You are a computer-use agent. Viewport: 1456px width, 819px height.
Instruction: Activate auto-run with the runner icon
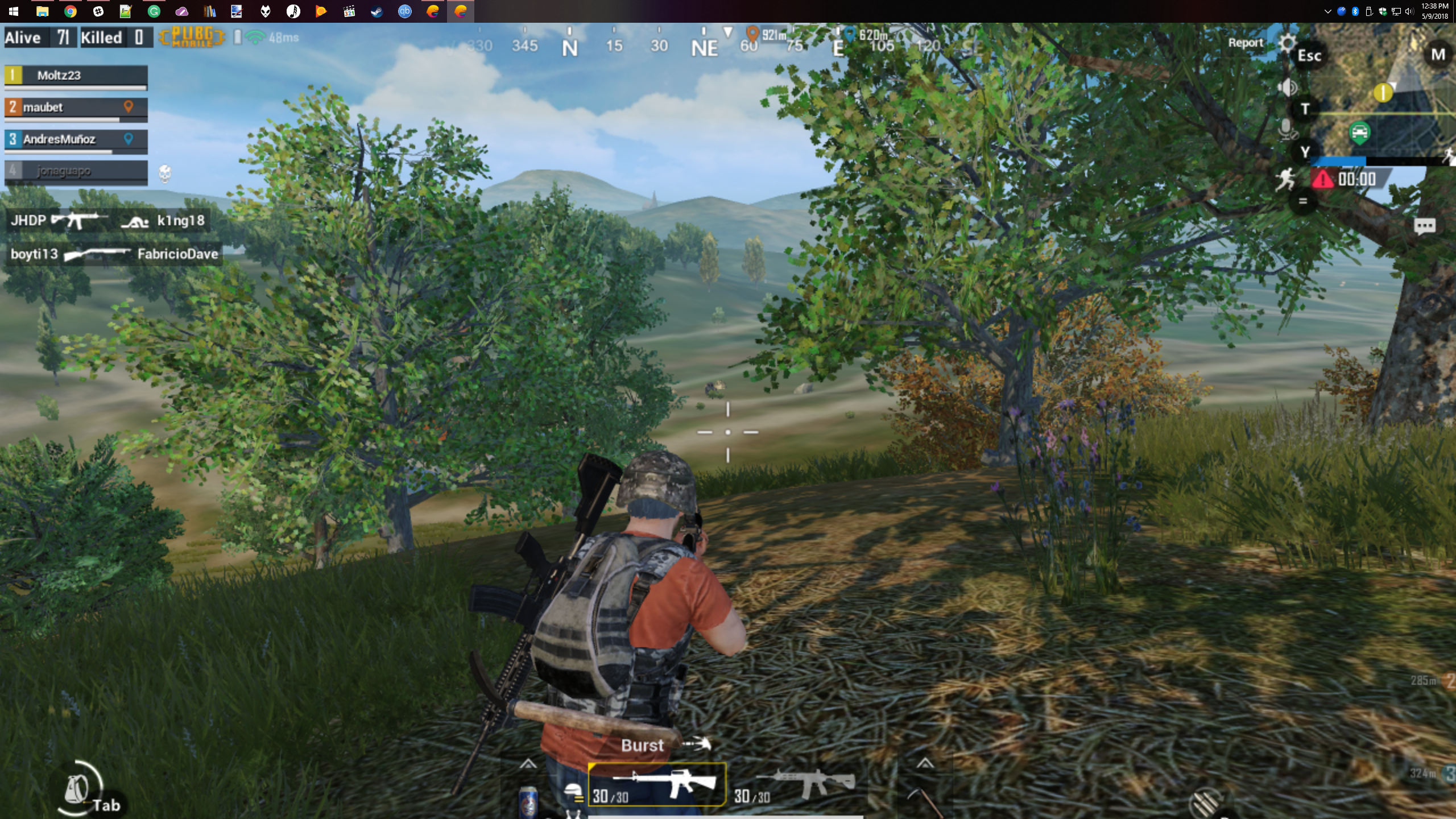pyautogui.click(x=1284, y=179)
